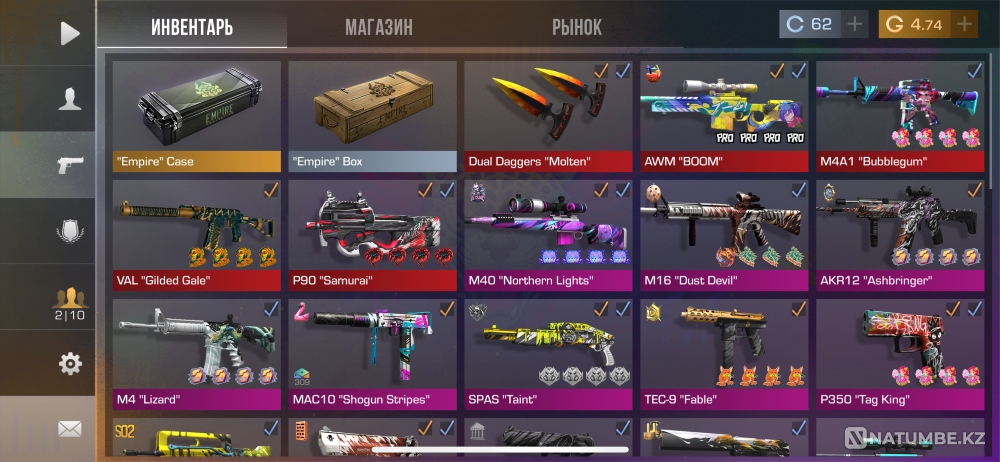Open the Рынок tab
Viewport: 1000px width, 462px height.
[x=577, y=27]
